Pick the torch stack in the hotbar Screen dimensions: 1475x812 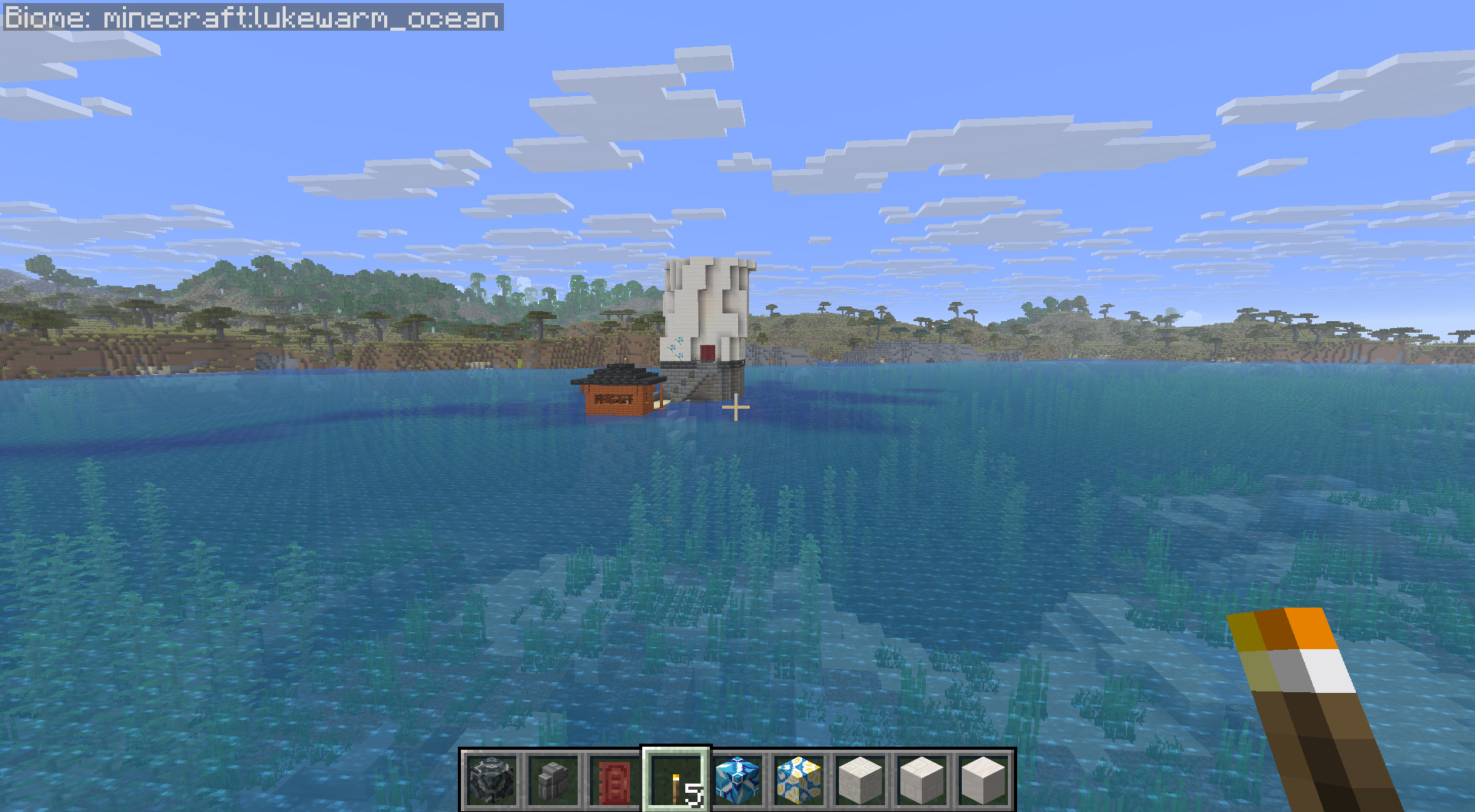(x=676, y=780)
